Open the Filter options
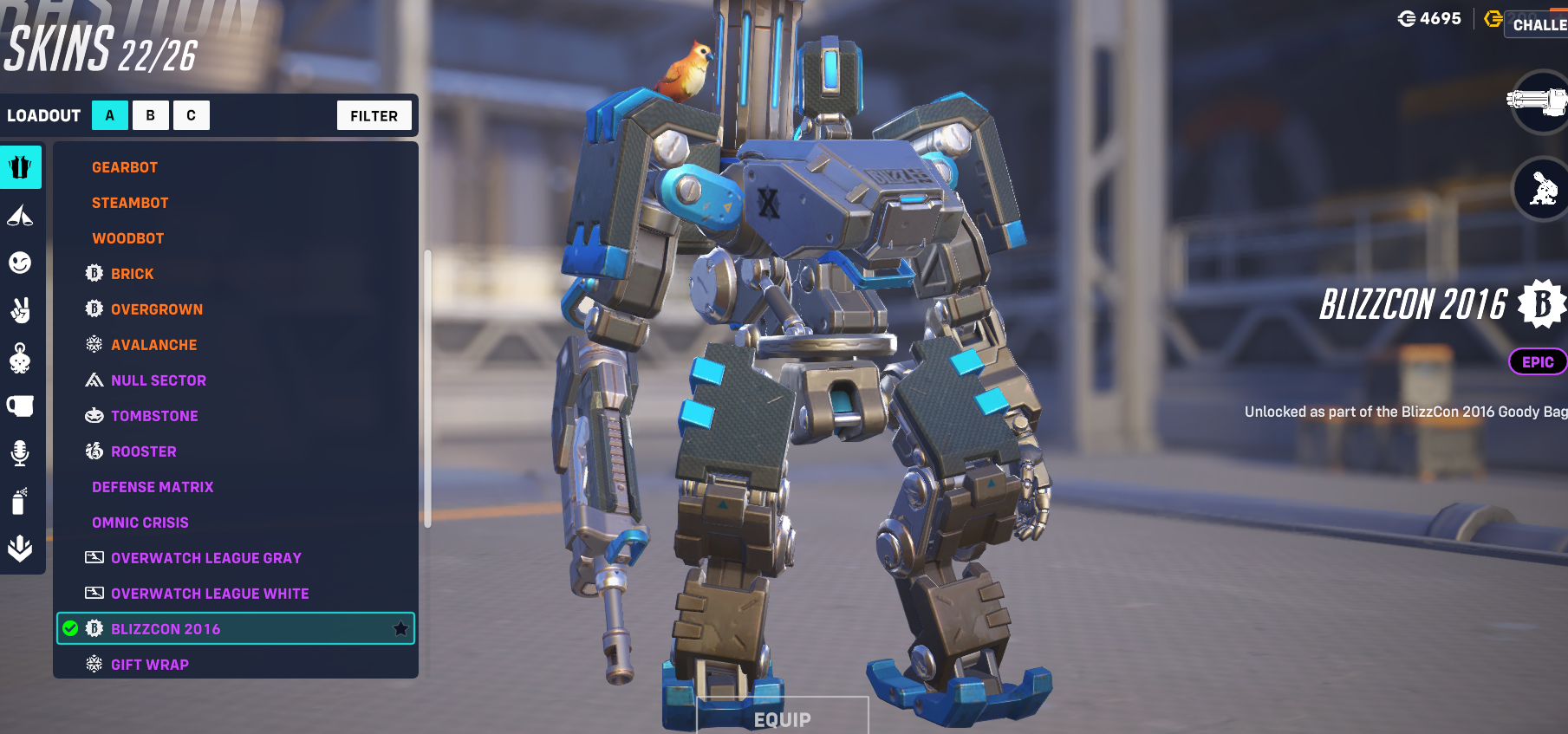 [x=374, y=114]
